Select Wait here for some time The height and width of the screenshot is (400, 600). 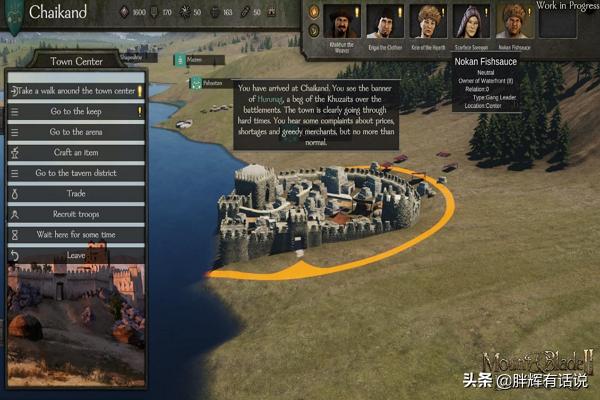pyautogui.click(x=76, y=234)
